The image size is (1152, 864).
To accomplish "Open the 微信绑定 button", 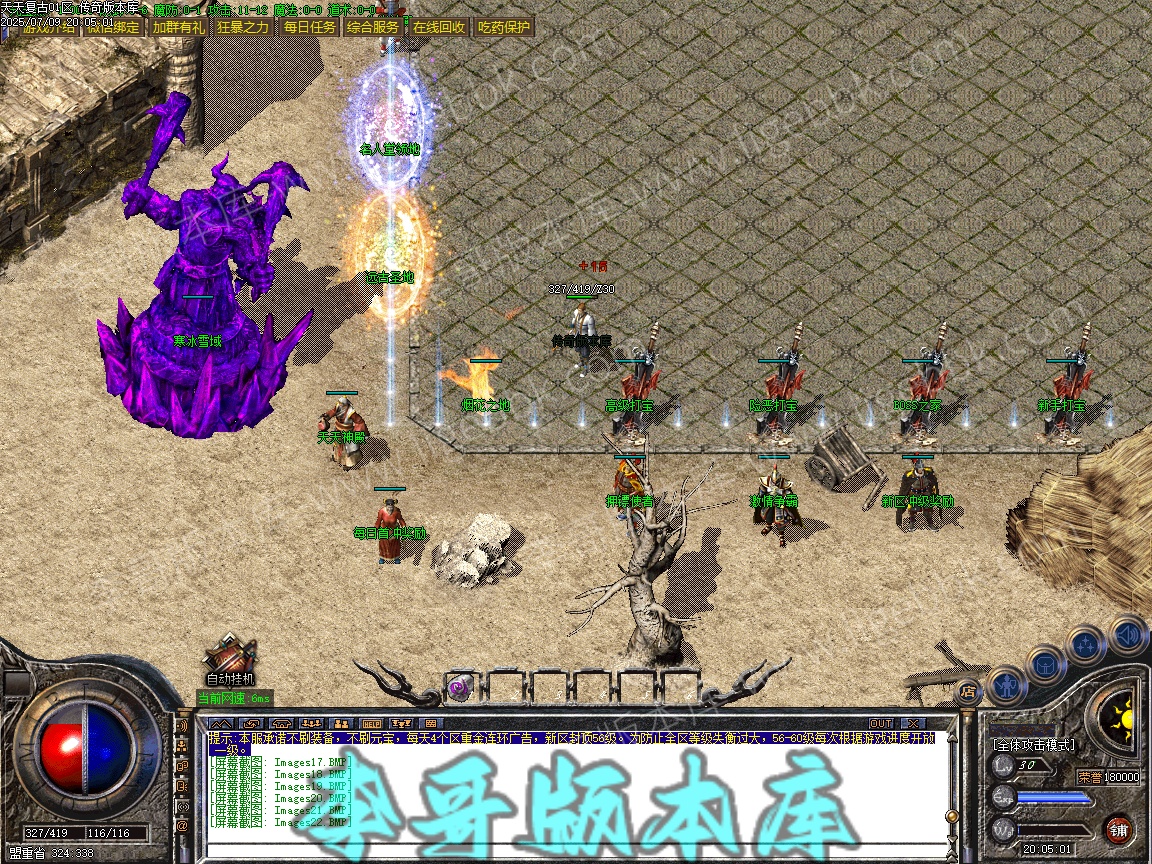I will (113, 27).
